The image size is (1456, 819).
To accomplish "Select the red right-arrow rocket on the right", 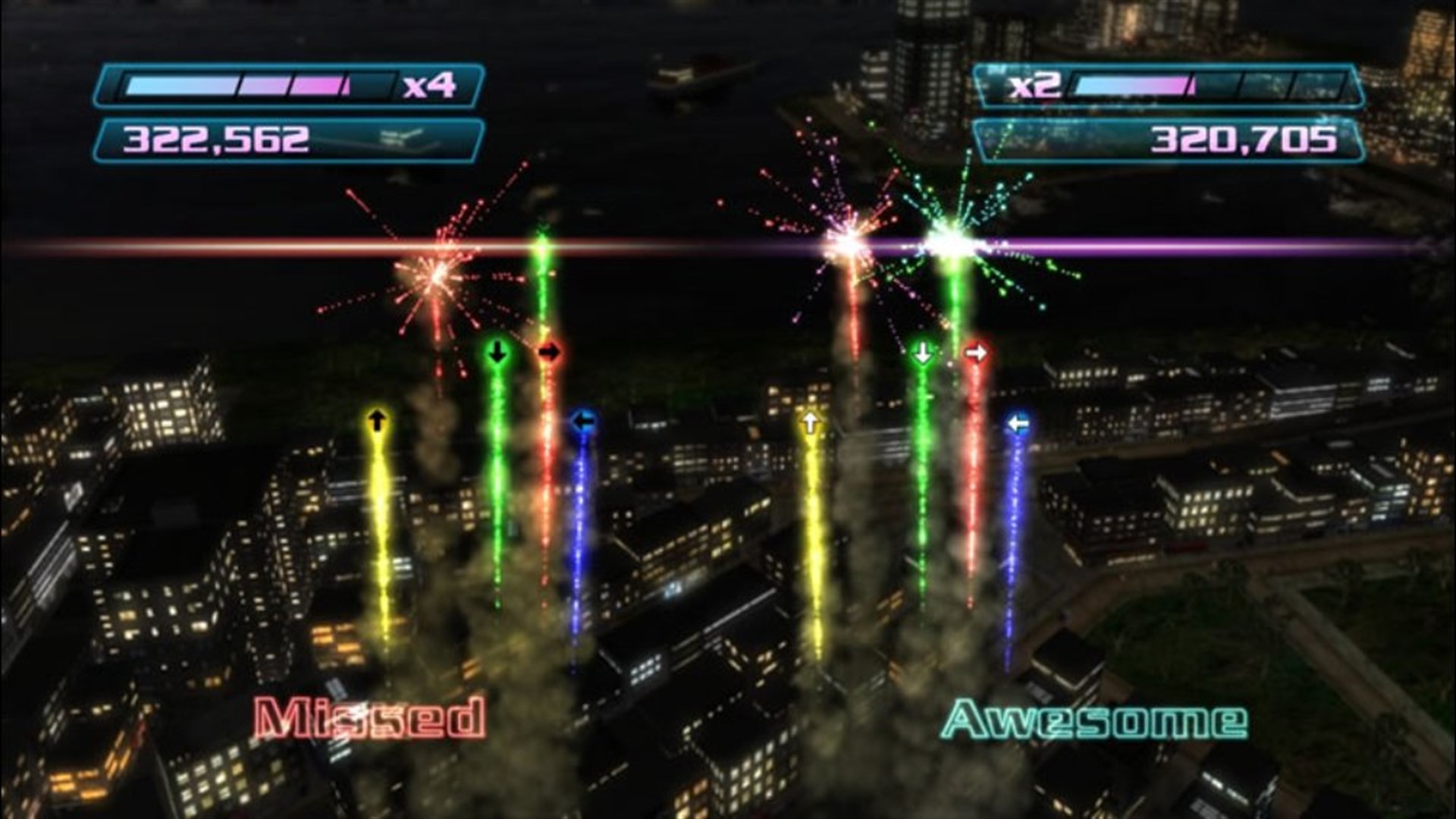I will (x=975, y=352).
